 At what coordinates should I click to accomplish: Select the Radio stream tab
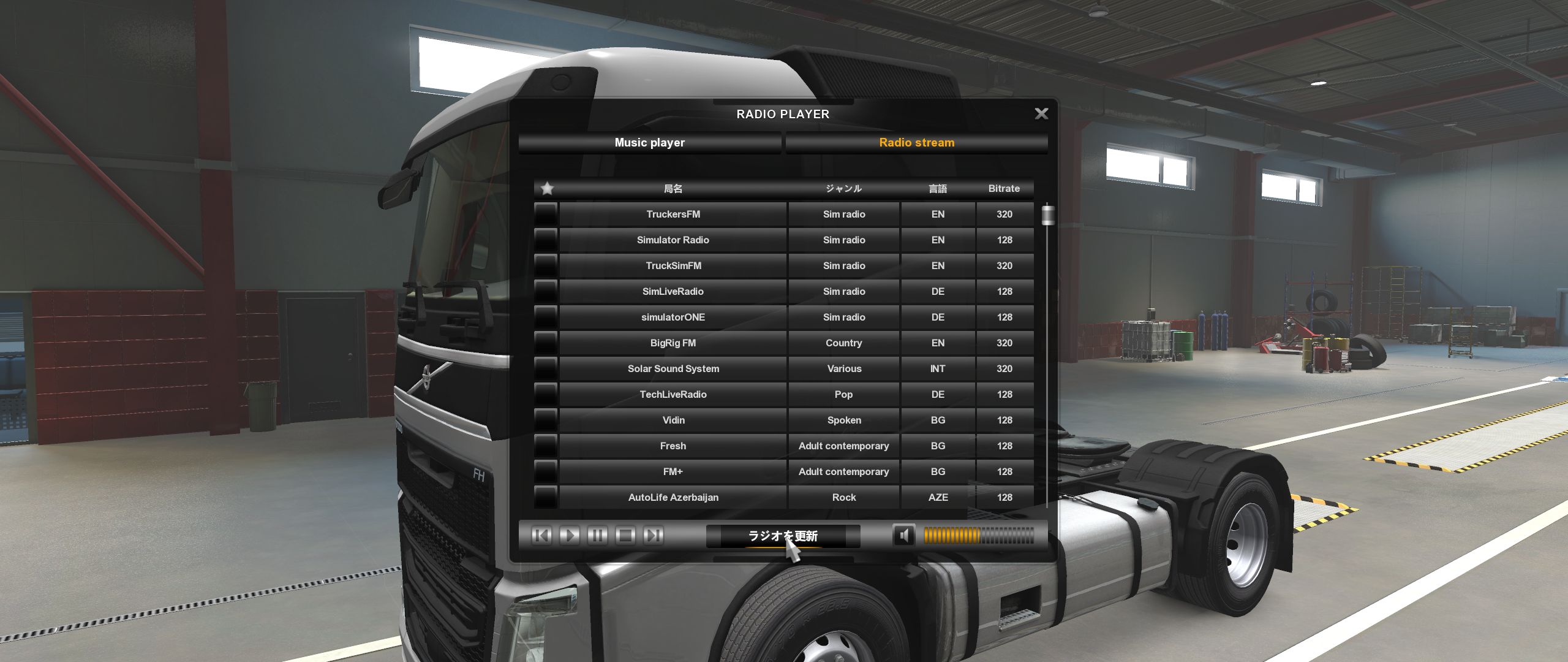[x=916, y=143]
